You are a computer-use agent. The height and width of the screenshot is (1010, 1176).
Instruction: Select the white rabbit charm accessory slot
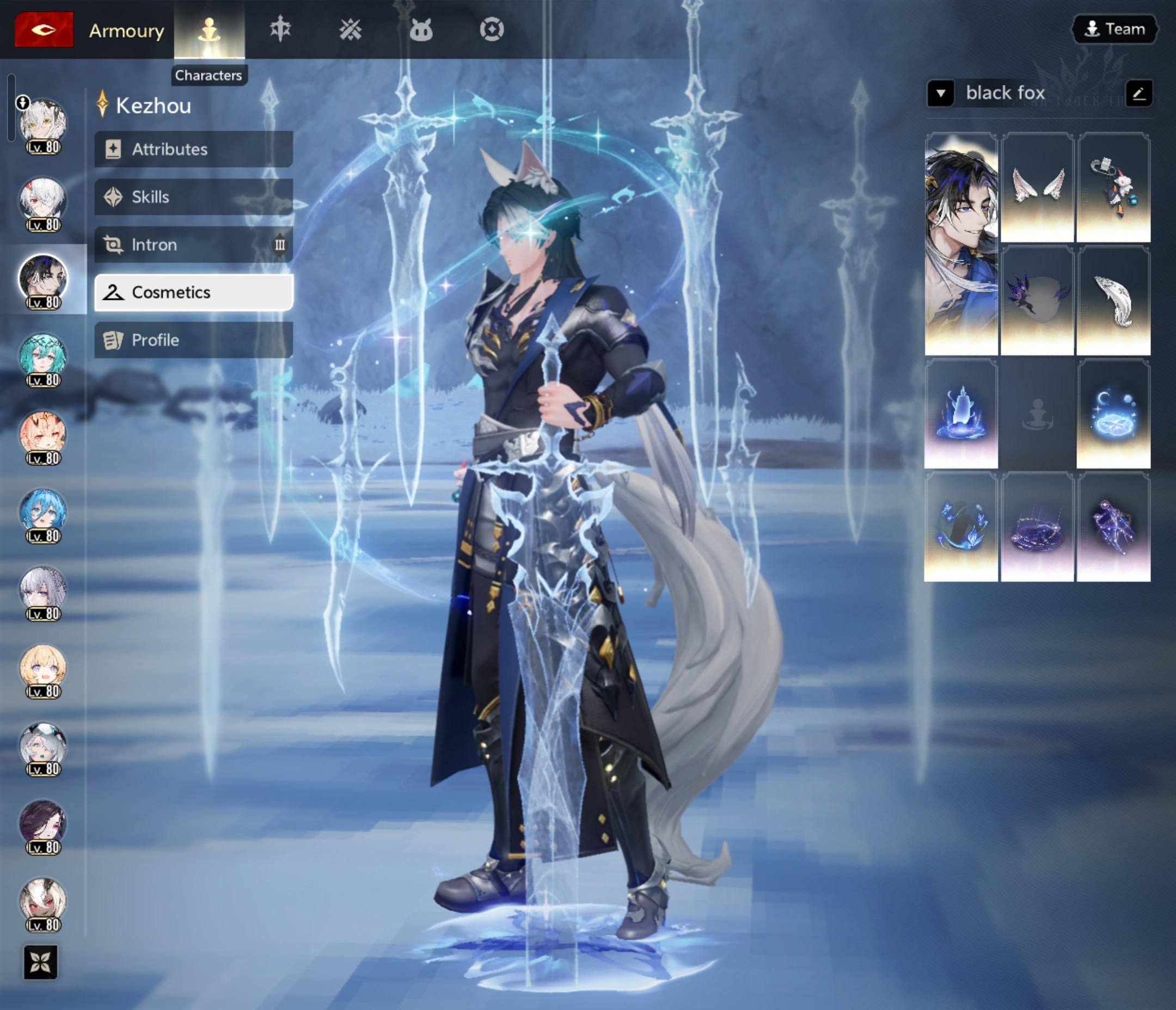(x=1113, y=187)
